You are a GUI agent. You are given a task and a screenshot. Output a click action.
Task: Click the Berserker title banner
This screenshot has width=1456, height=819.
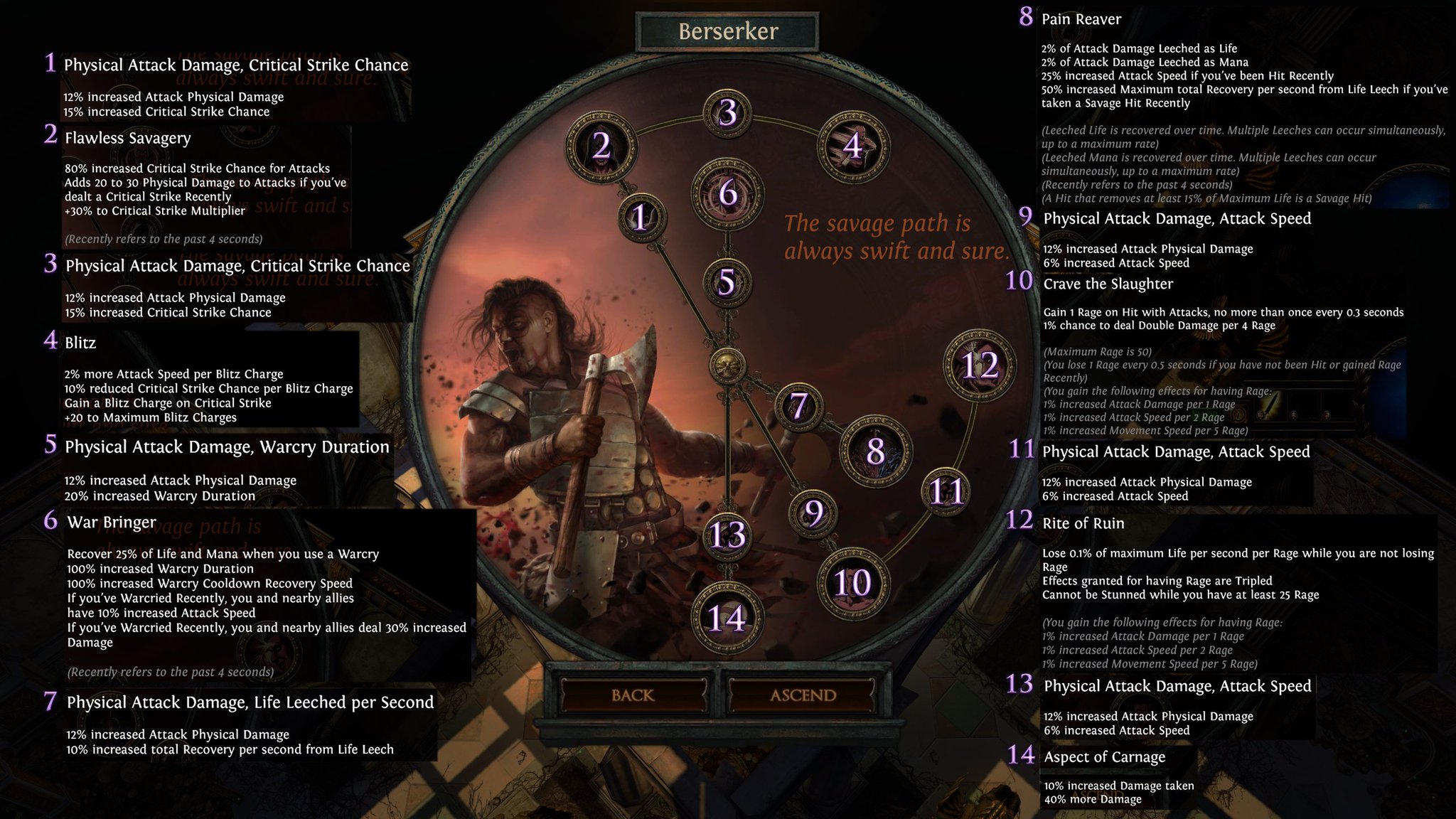click(727, 30)
